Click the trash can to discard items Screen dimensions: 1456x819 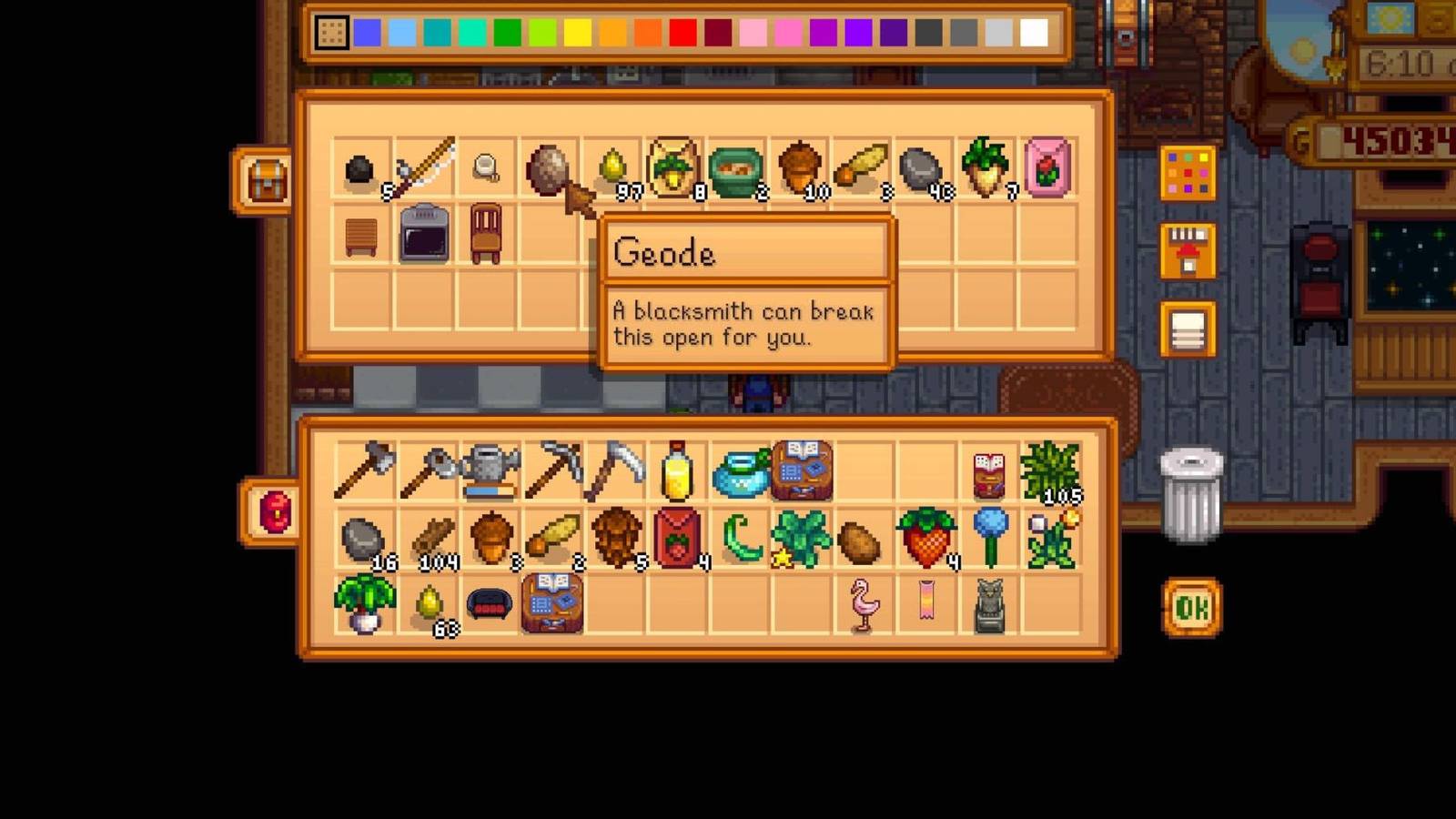click(1189, 496)
